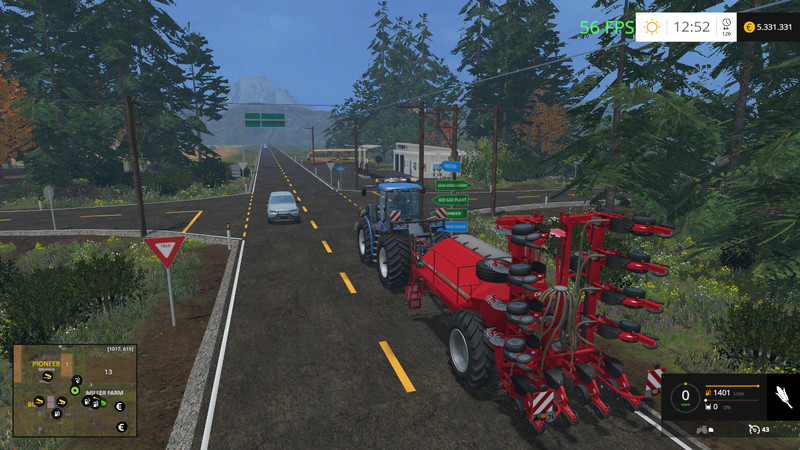
Task: Click the euro coin money icon
Action: pyautogui.click(x=748, y=27)
